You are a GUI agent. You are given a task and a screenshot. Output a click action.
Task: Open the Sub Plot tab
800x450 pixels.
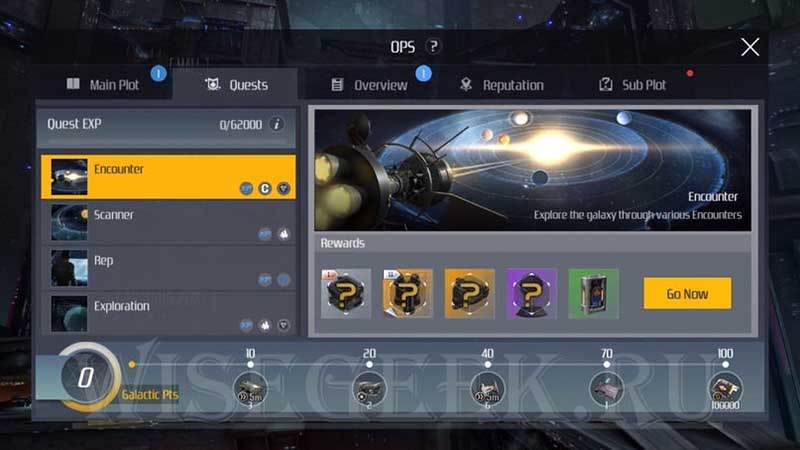633,85
